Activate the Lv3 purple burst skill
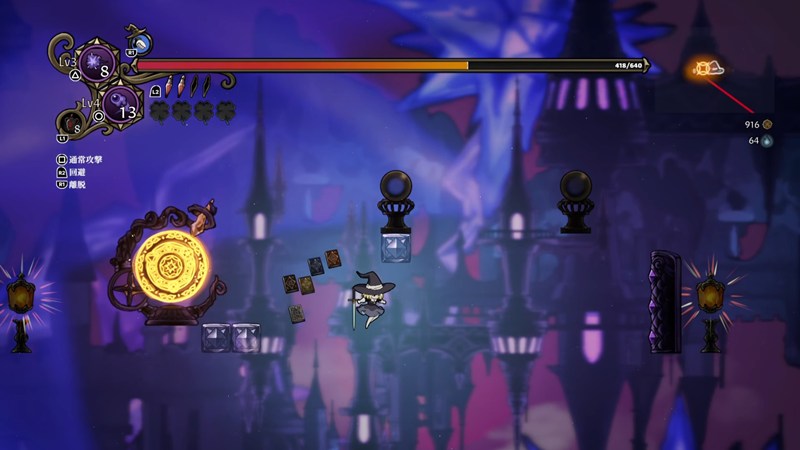 point(98,62)
